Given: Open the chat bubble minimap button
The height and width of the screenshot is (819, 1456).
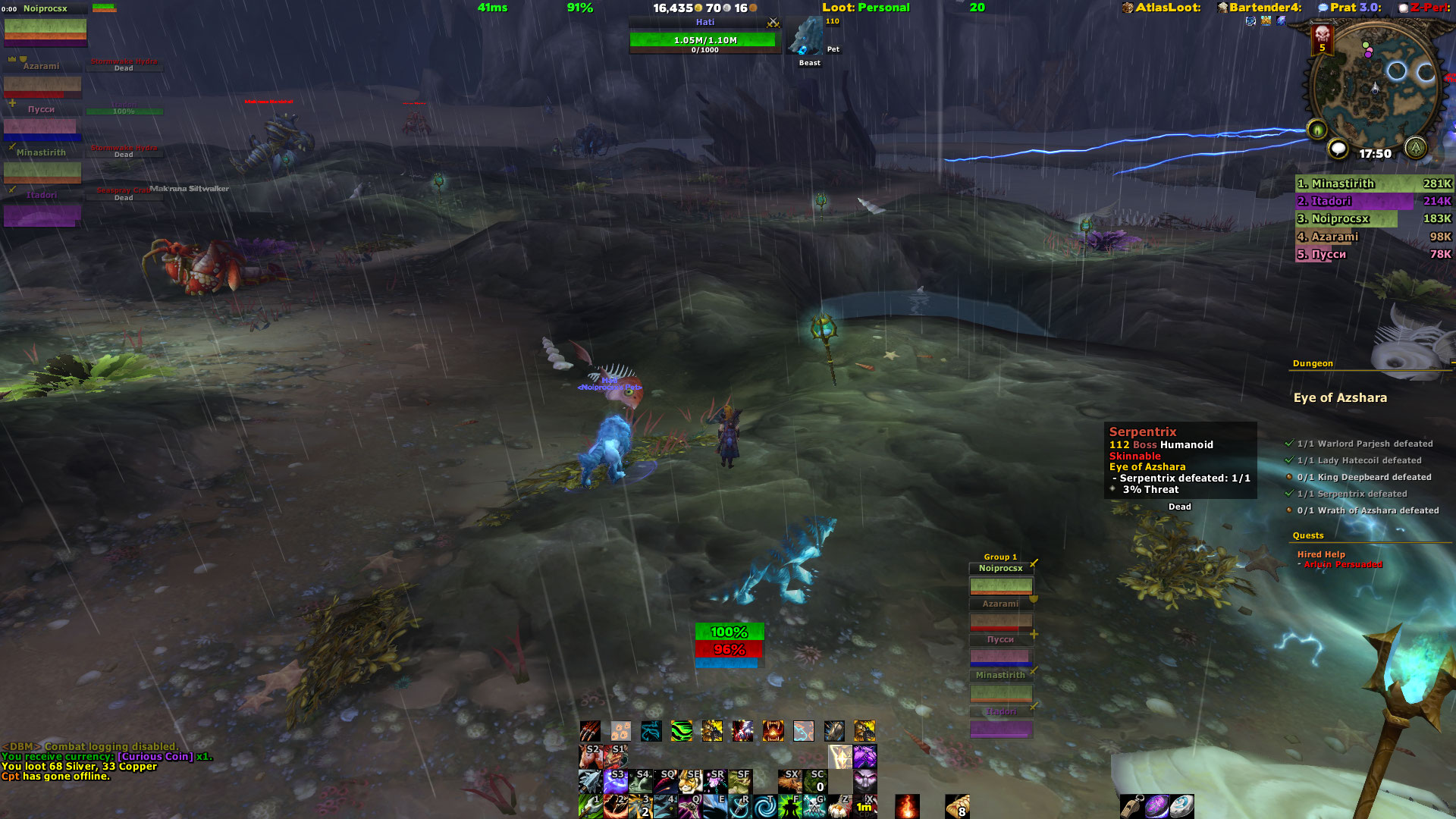Looking at the screenshot, I should click(x=1338, y=149).
